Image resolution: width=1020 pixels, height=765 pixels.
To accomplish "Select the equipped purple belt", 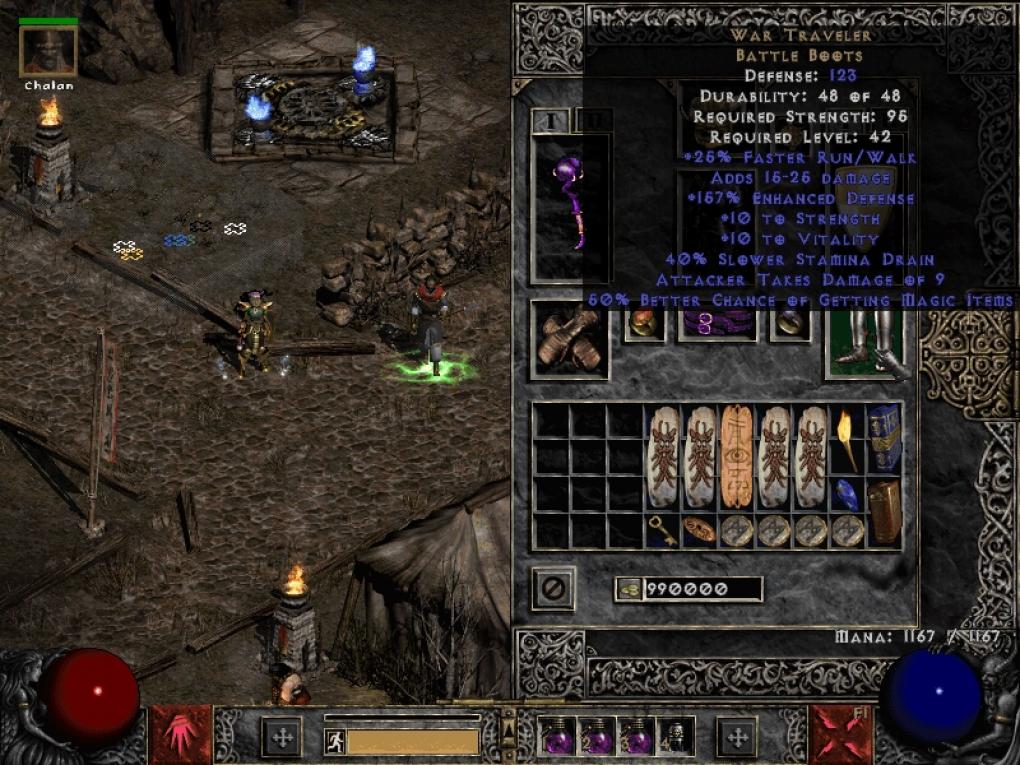I will (x=718, y=324).
